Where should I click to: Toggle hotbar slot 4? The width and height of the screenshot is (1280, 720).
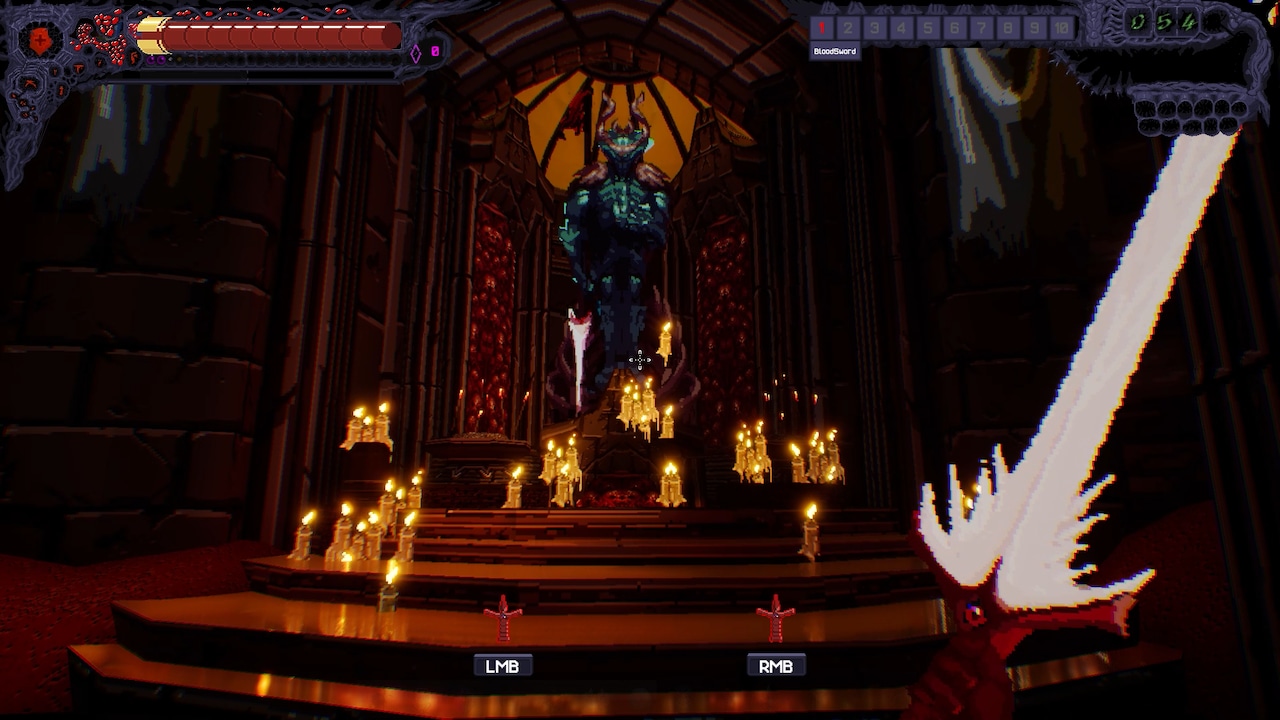point(901,28)
